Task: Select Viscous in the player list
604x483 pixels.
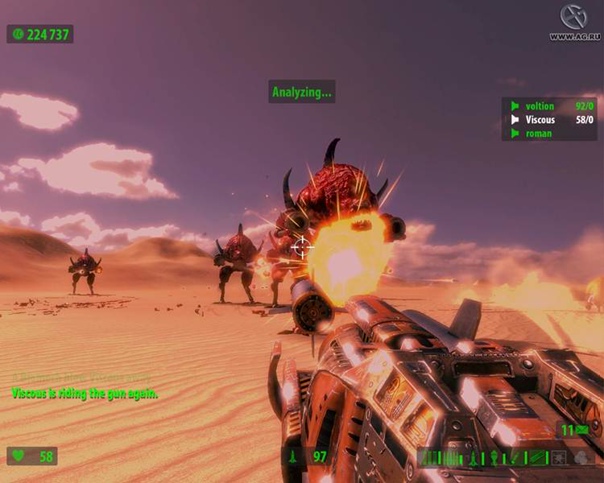Action: (x=540, y=120)
